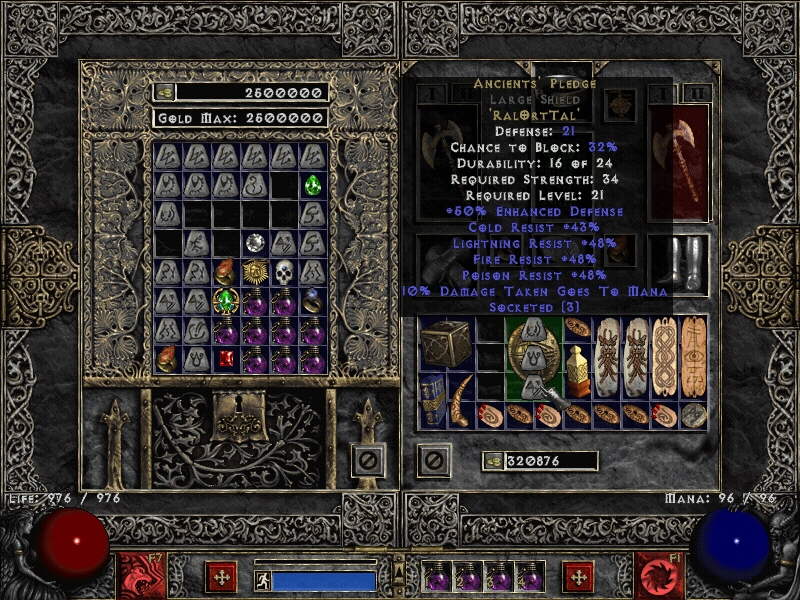Pick up the eye-pattern grand charm
This screenshot has width=800, height=600.
694,356
